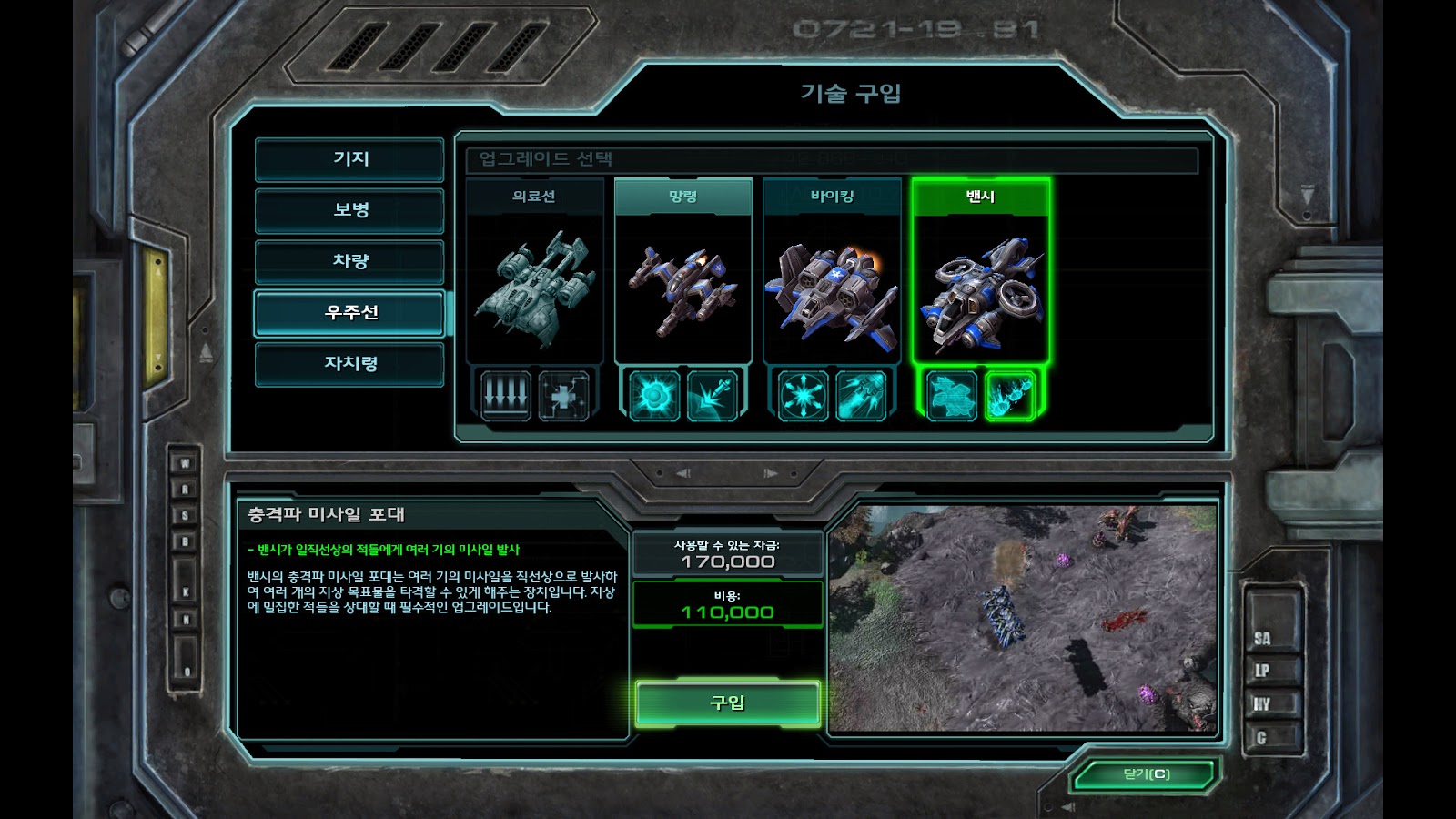Buy the upgrade with the 구입 button
The height and width of the screenshot is (819, 1456).
(727, 703)
